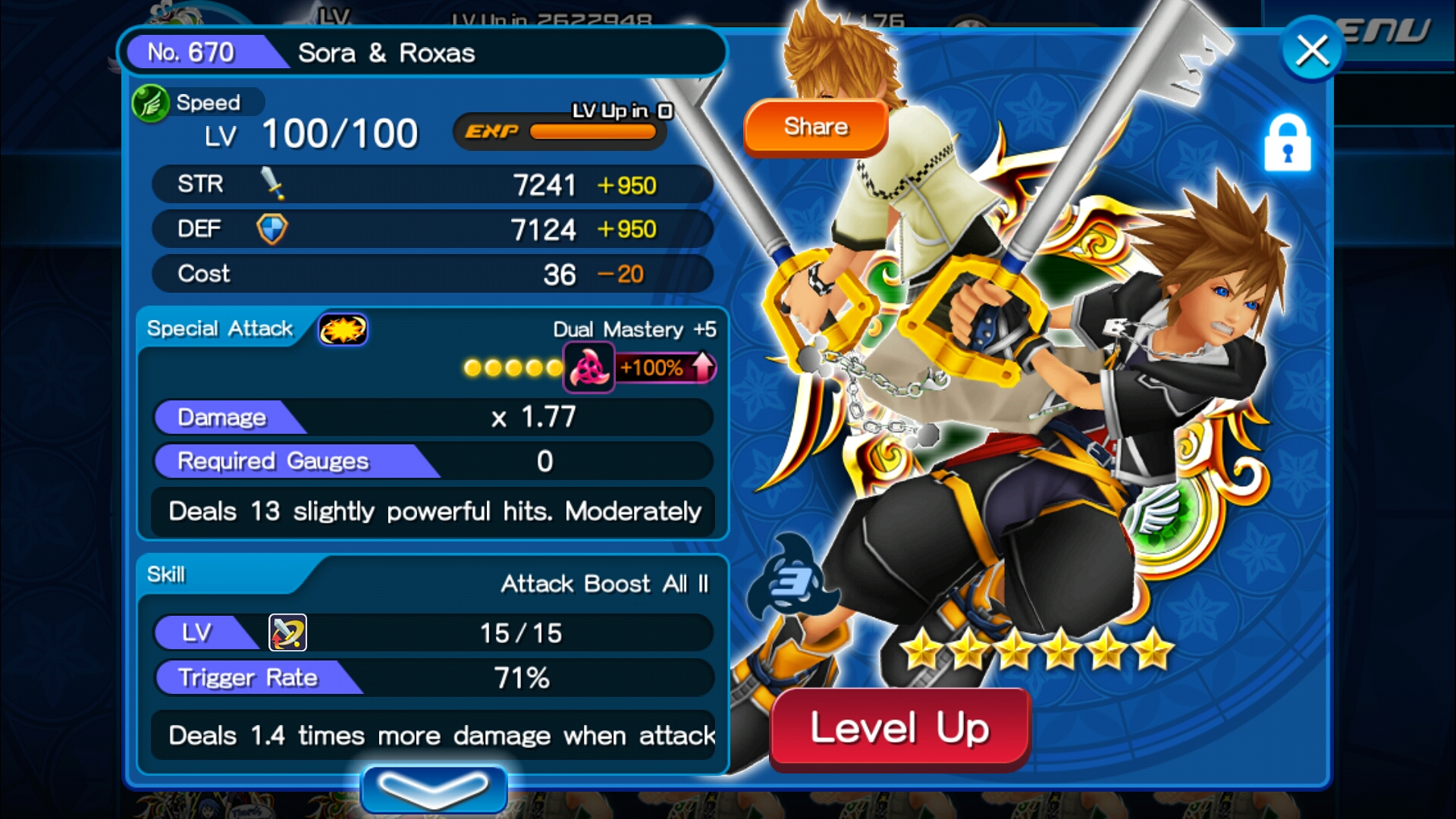The height and width of the screenshot is (819, 1456).
Task: Tap the pink +100% trait boost icon
Action: point(589,369)
